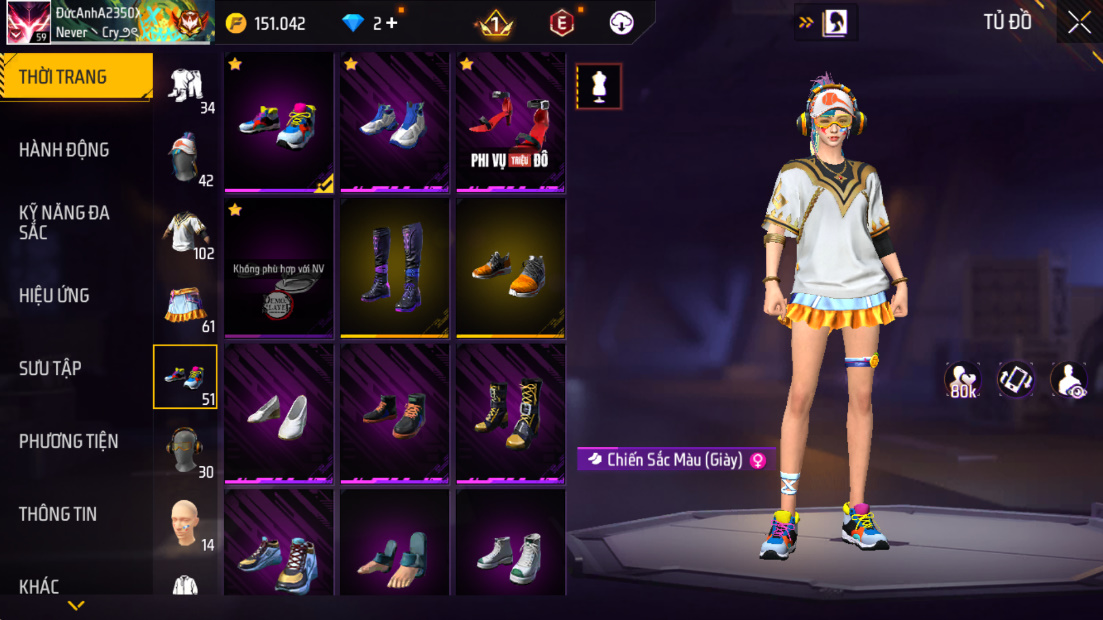Image resolution: width=1103 pixels, height=620 pixels.
Task: Select the black boots with yellow laces
Action: (510, 413)
